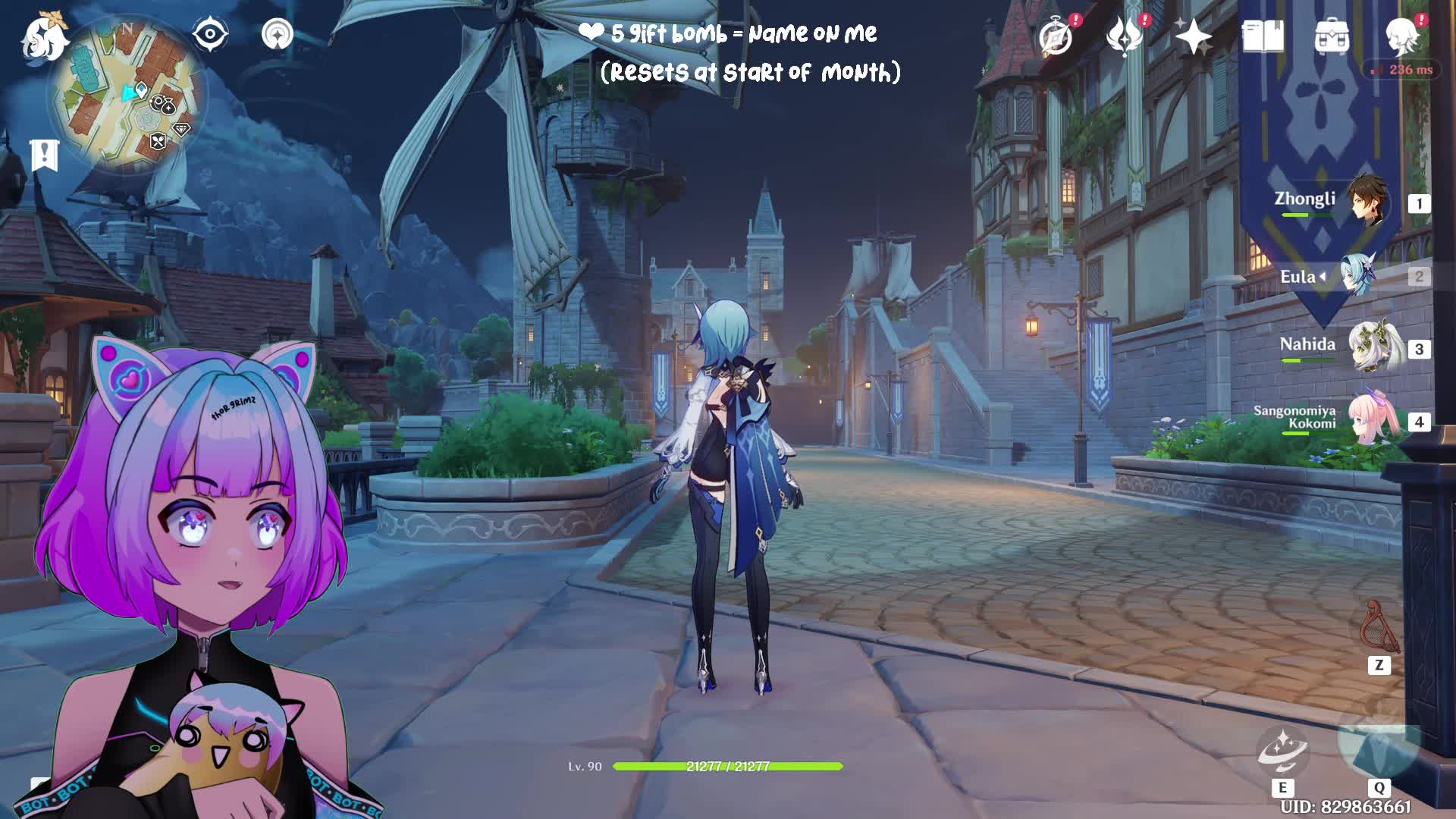
Task: Open the quest log exclamation banner
Action: point(44,155)
